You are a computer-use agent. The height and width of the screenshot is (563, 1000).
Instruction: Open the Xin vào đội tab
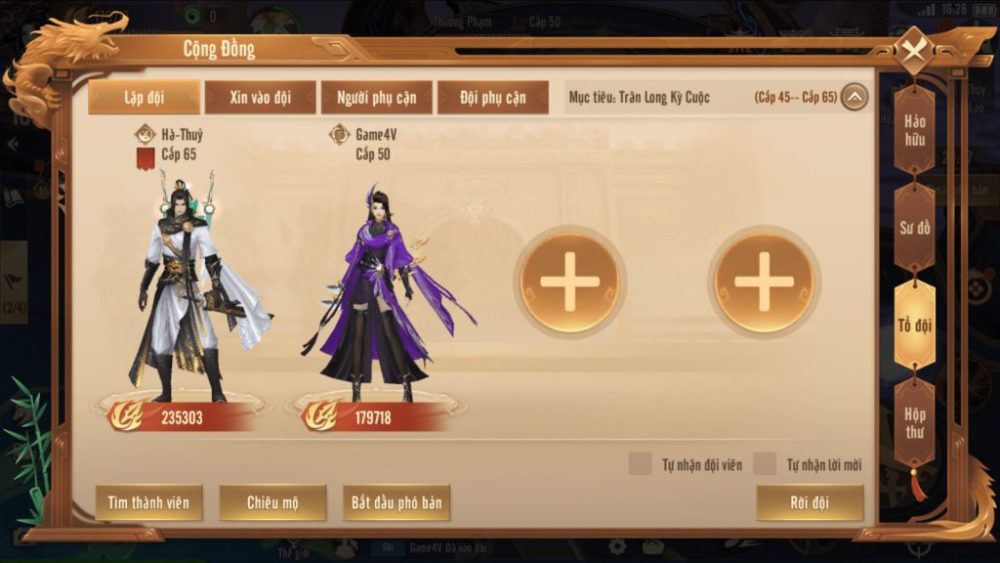coord(260,98)
